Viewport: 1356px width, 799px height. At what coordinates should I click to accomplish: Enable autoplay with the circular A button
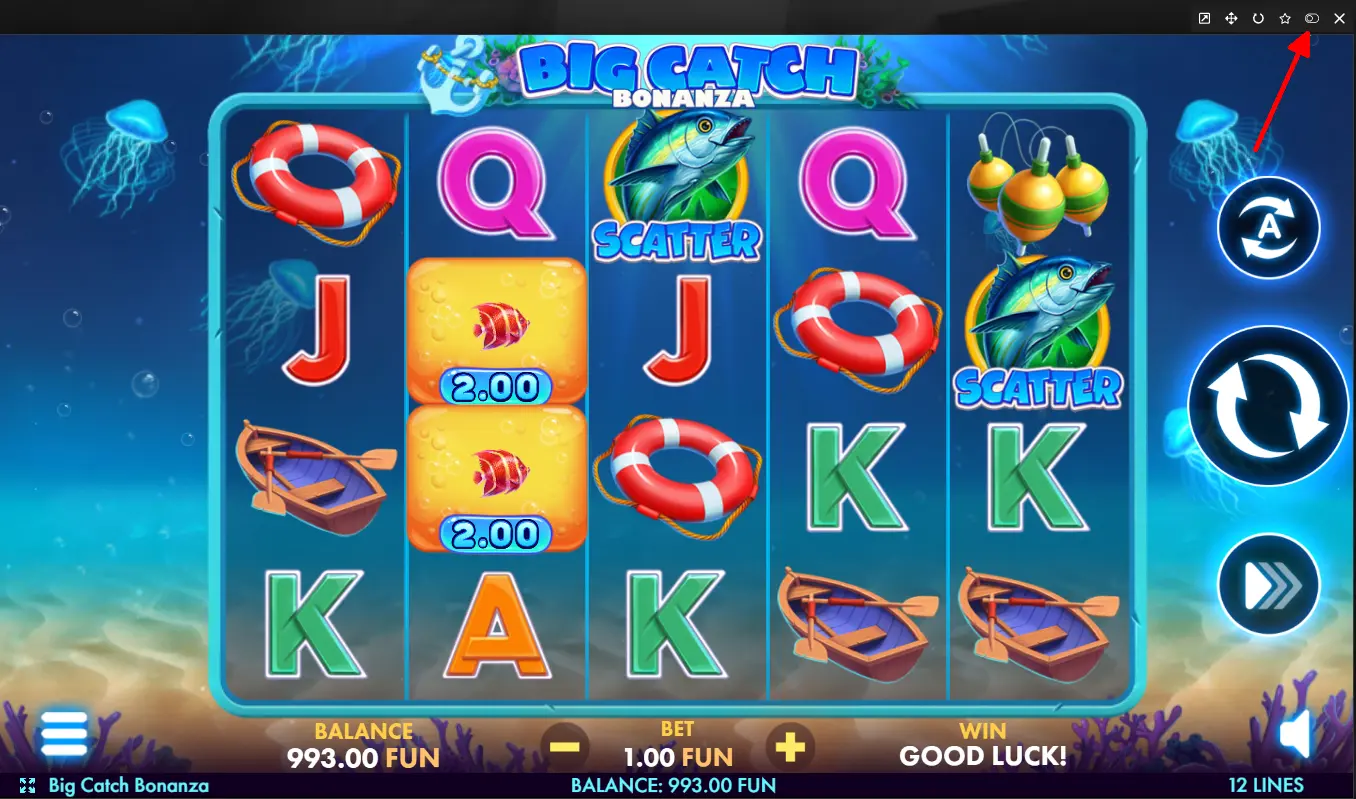tap(1268, 228)
